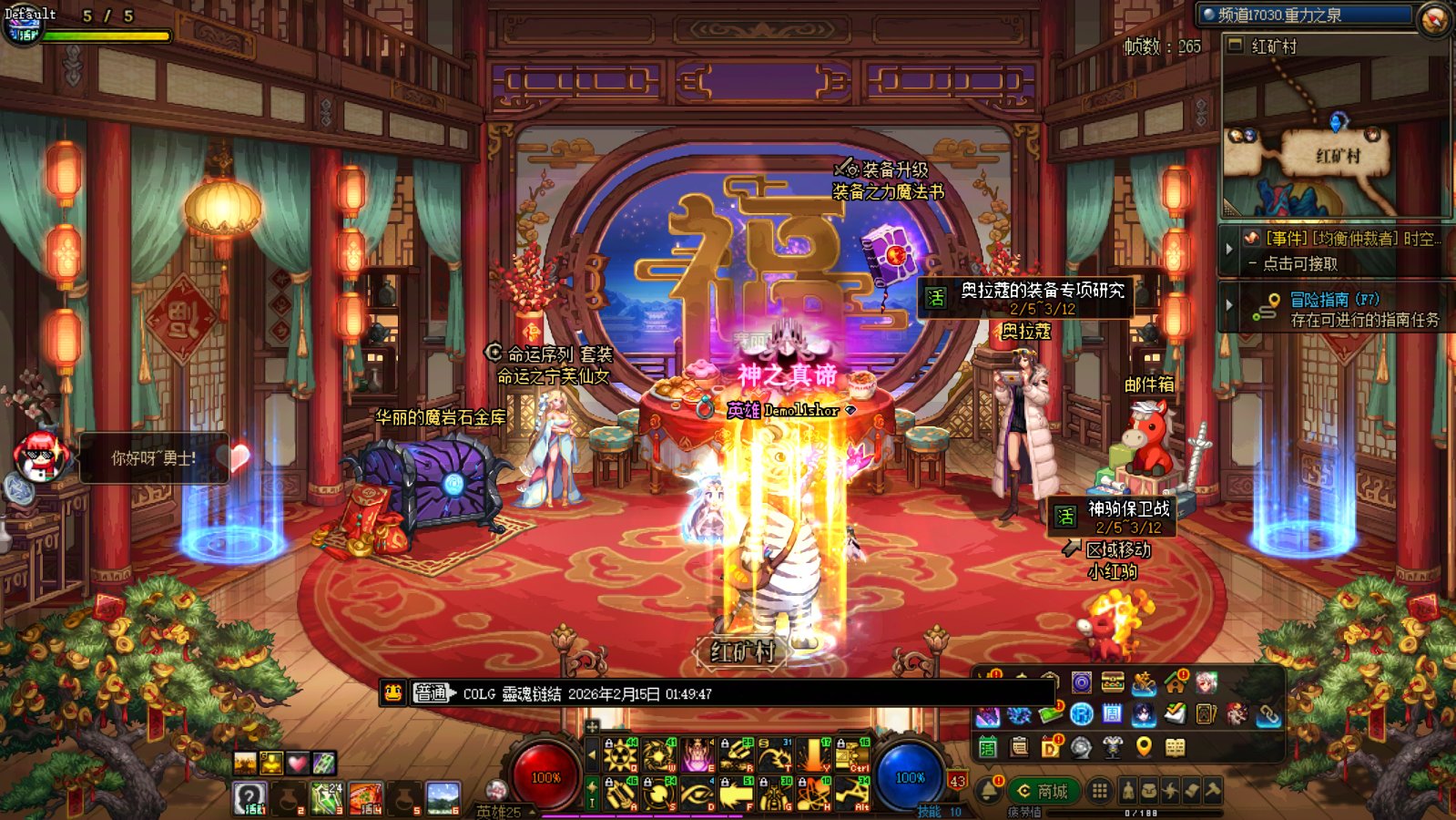The height and width of the screenshot is (820, 1456).
Task: Accept the 均衡仲裁者 event quest entry
Action: (x=1345, y=239)
